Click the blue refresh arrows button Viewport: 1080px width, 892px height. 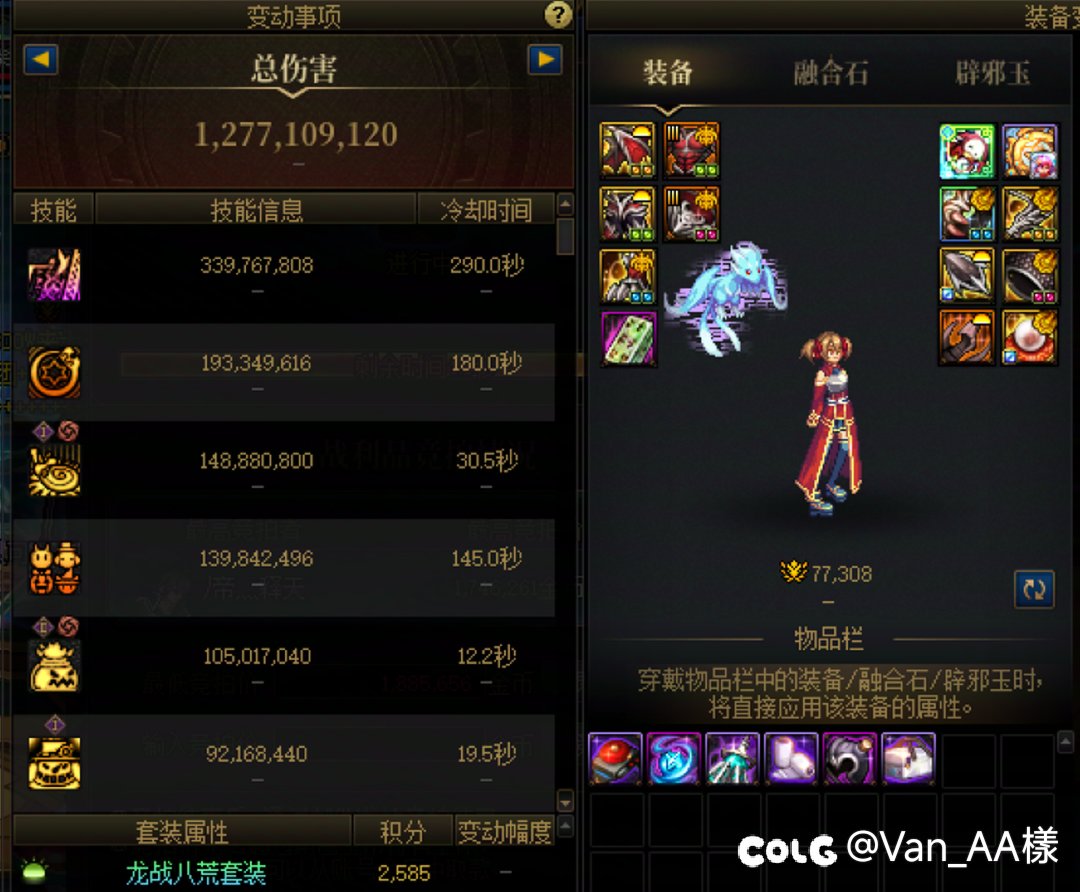[1034, 589]
